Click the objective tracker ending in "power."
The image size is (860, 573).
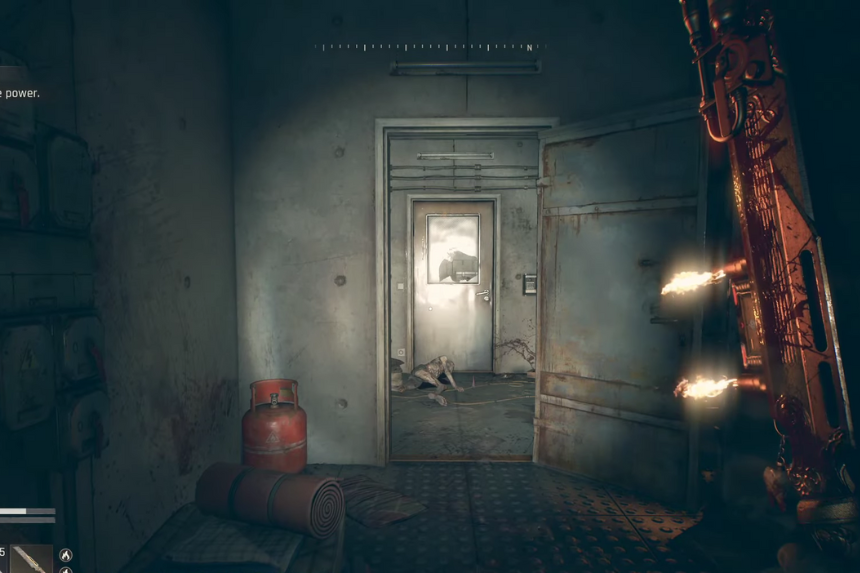(x=20, y=94)
